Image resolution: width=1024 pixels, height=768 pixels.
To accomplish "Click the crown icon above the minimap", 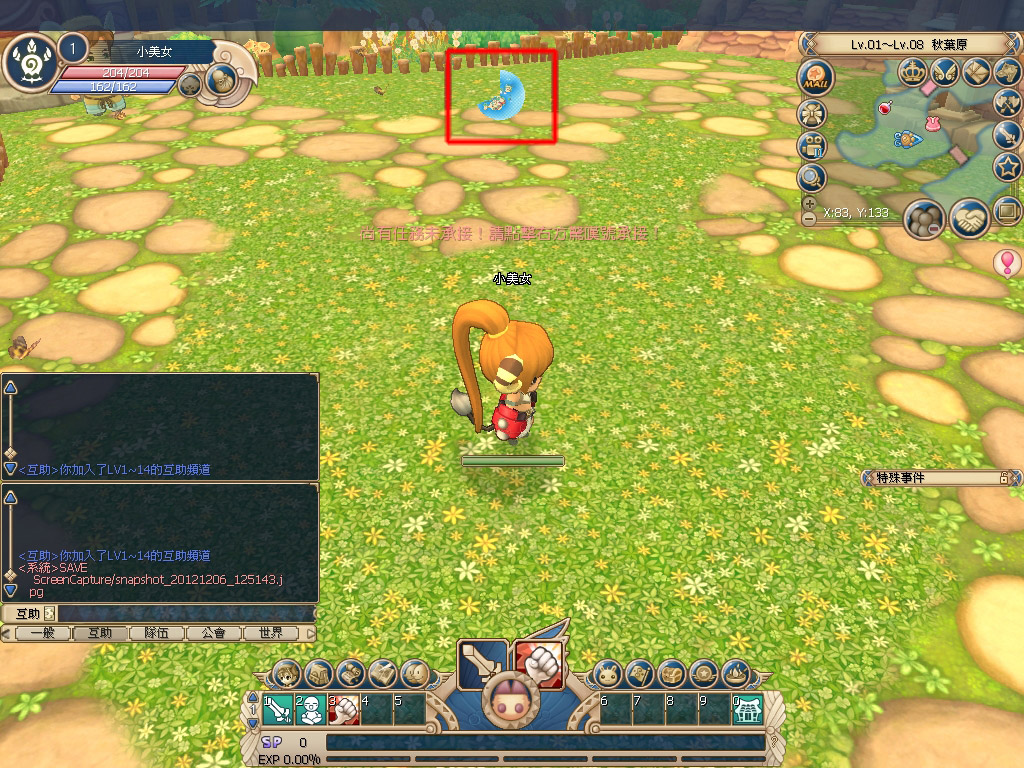I will (912, 71).
